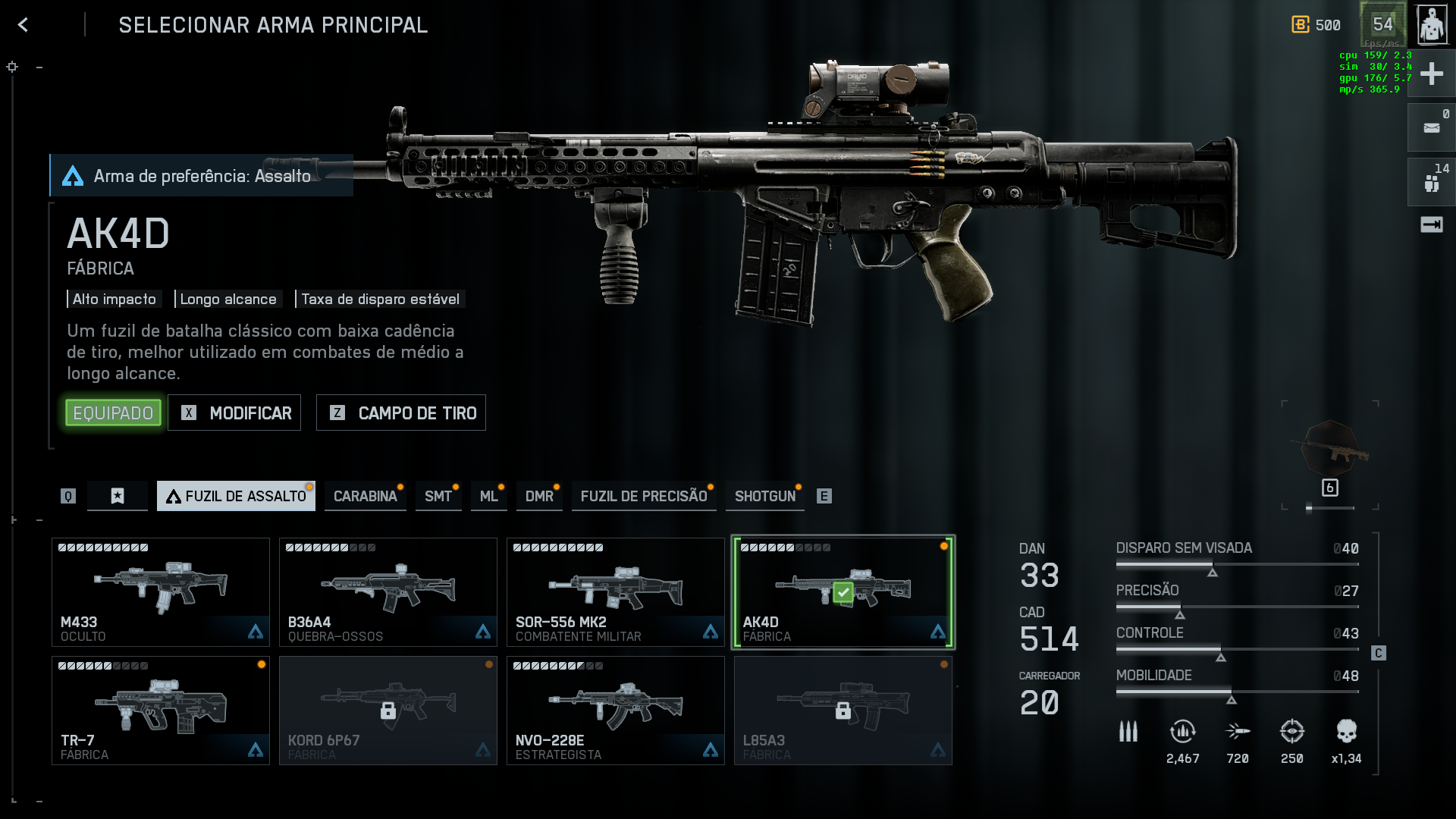Click the green Equipado button

113,413
